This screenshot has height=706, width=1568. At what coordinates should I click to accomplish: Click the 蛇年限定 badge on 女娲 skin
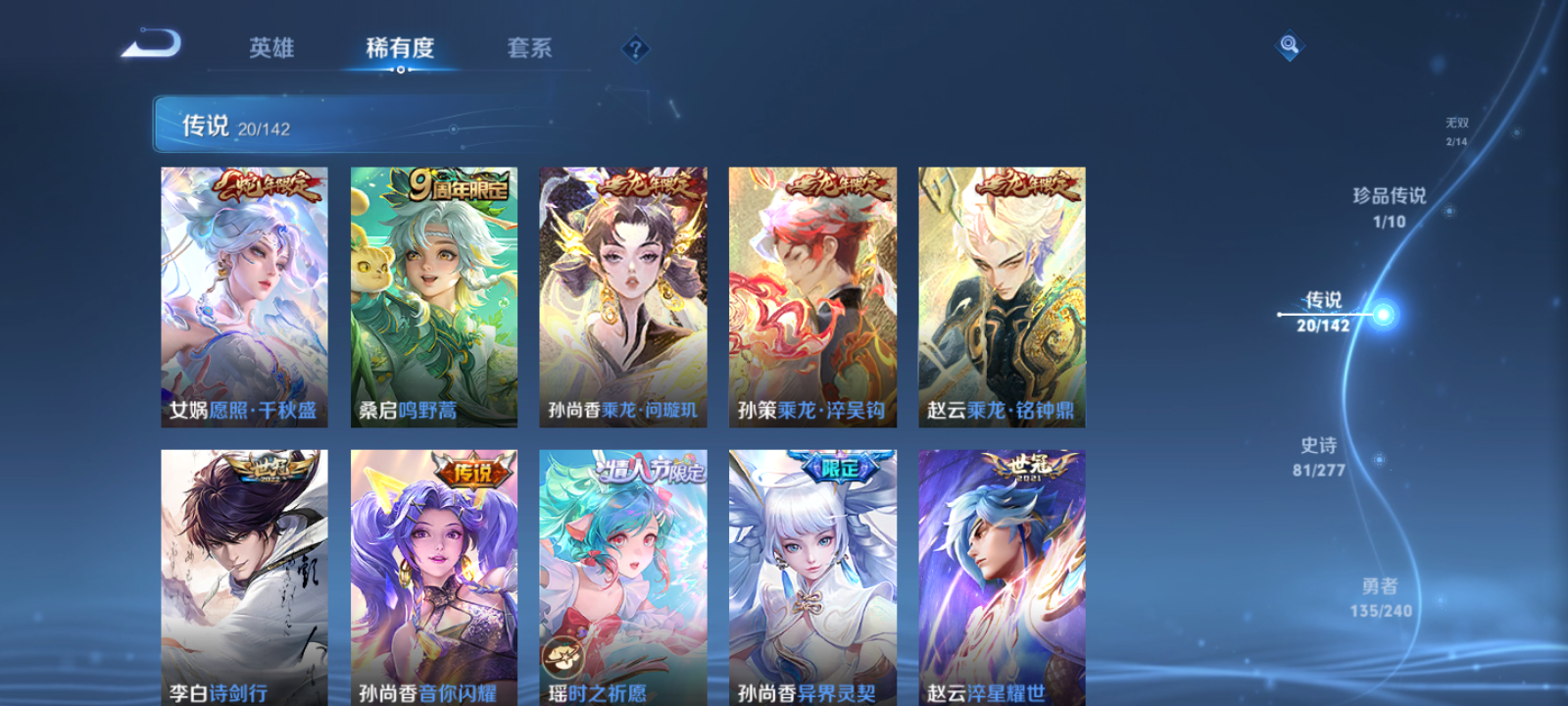tap(268, 188)
